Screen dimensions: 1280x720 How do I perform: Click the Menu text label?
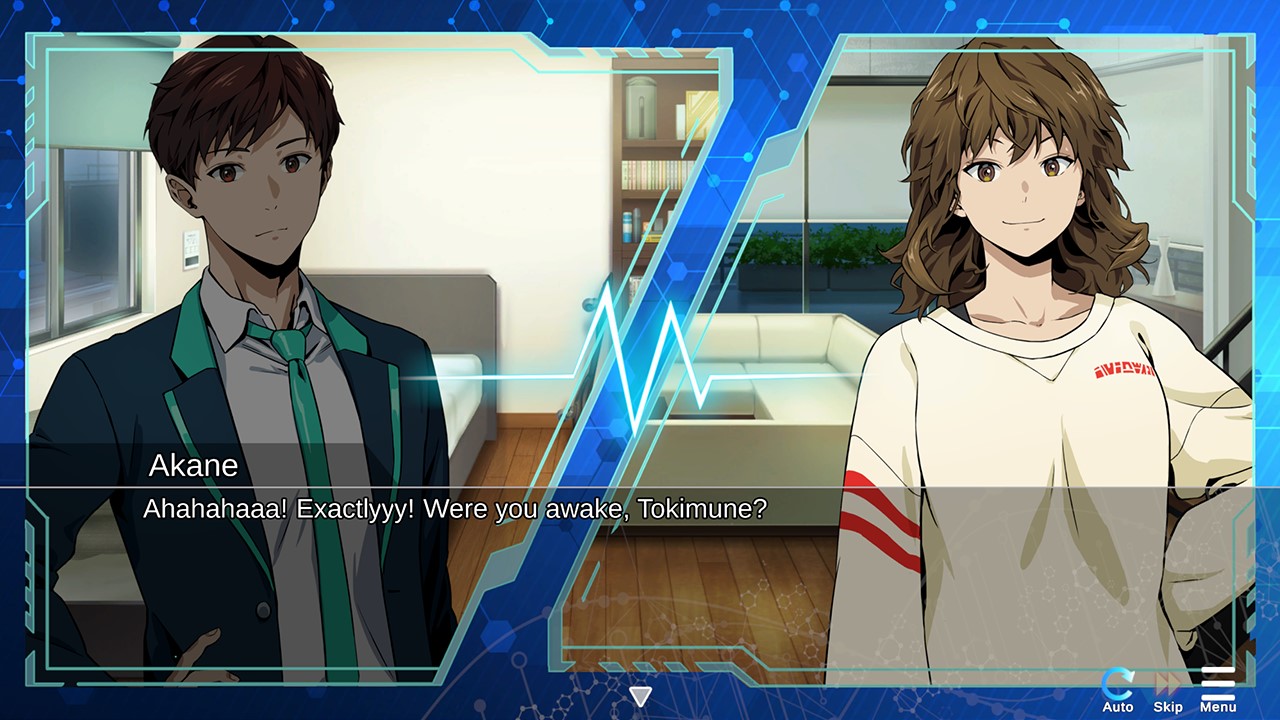click(1217, 706)
